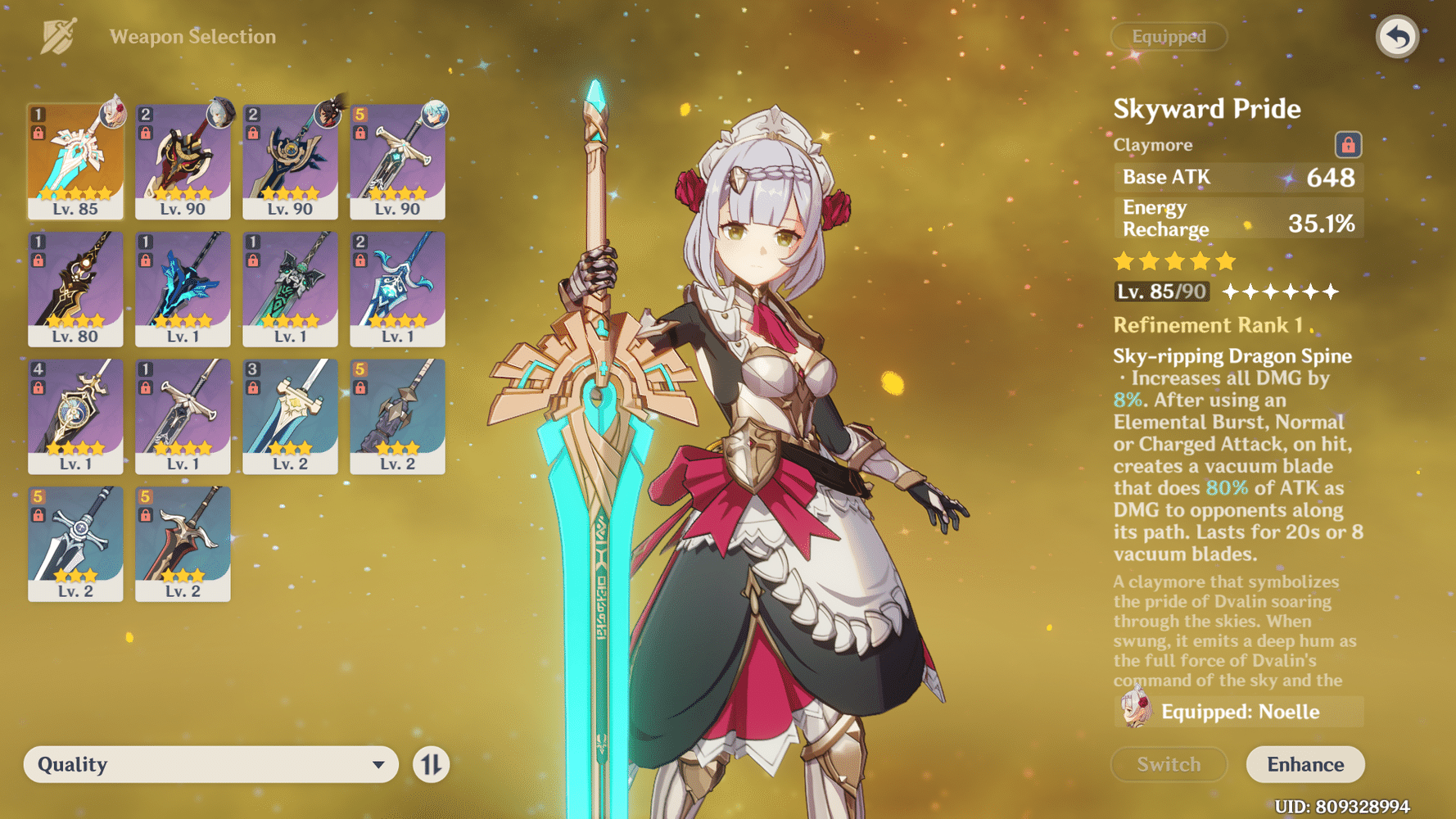This screenshot has width=1456, height=819.
Task: Click the Lv. 85/90 level badge
Action: [x=1160, y=291]
